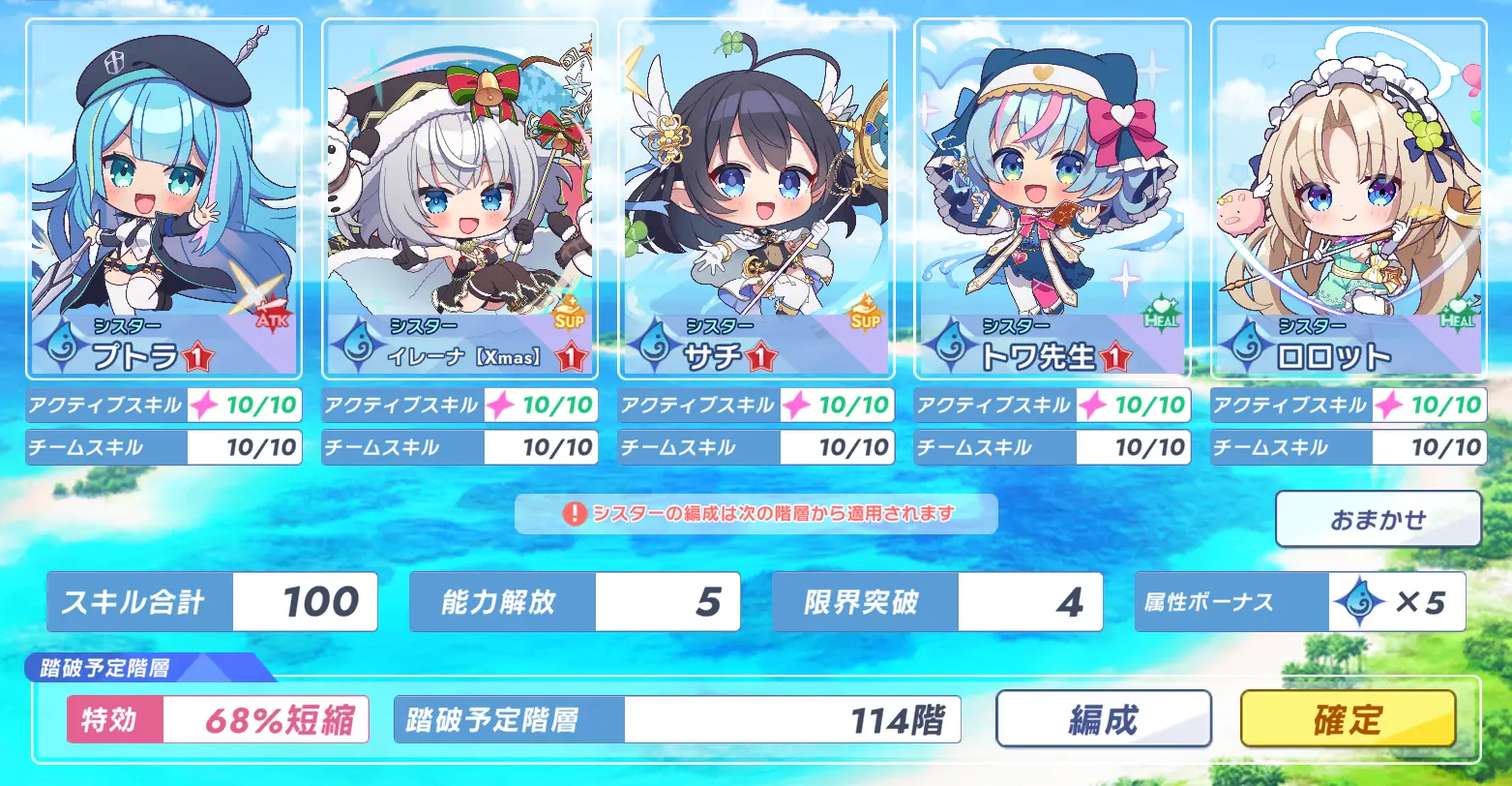This screenshot has width=1512, height=786.
Task: Select the ロロット sister card
Action: (1348, 198)
